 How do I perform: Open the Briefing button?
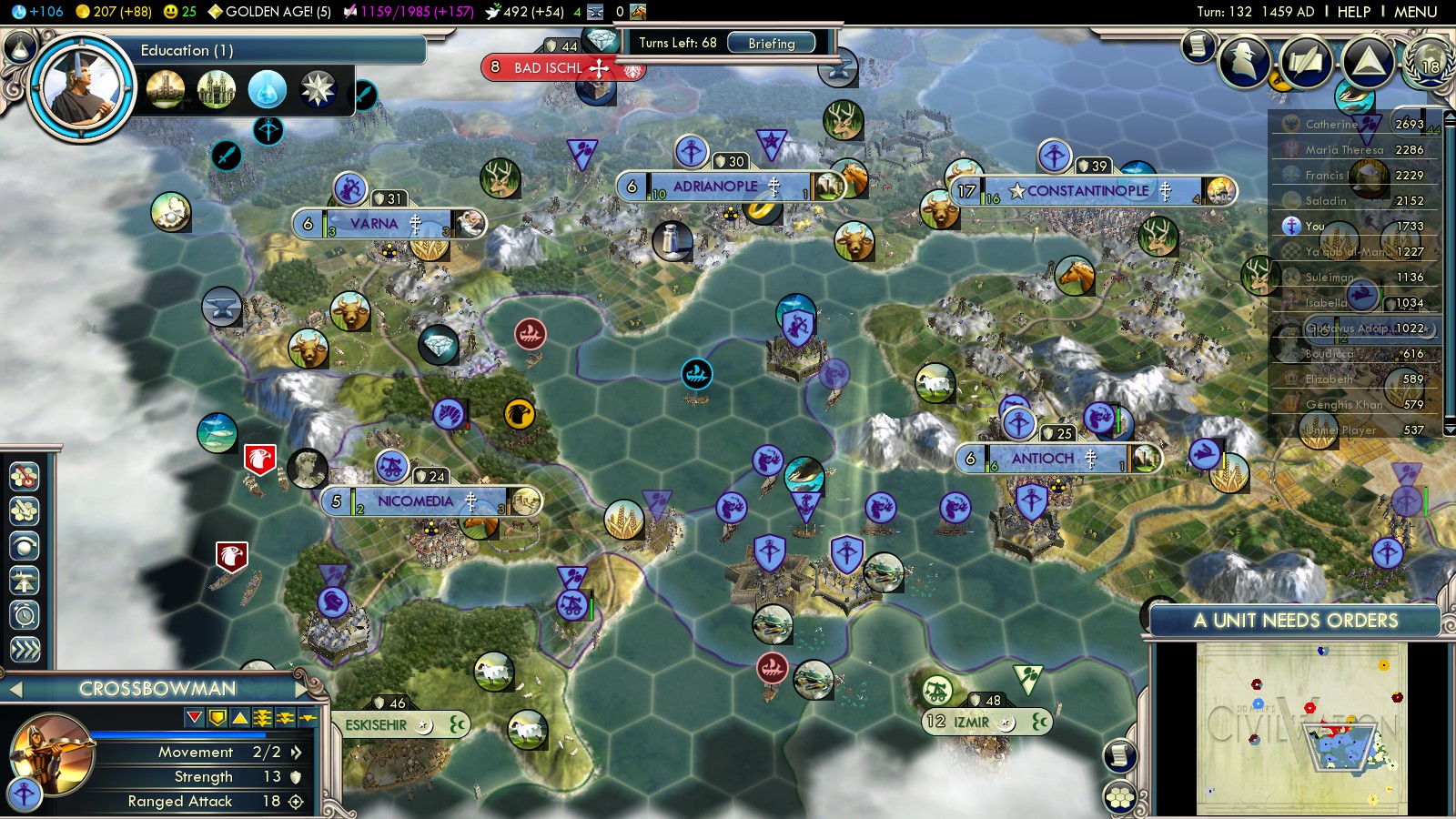coord(771,43)
